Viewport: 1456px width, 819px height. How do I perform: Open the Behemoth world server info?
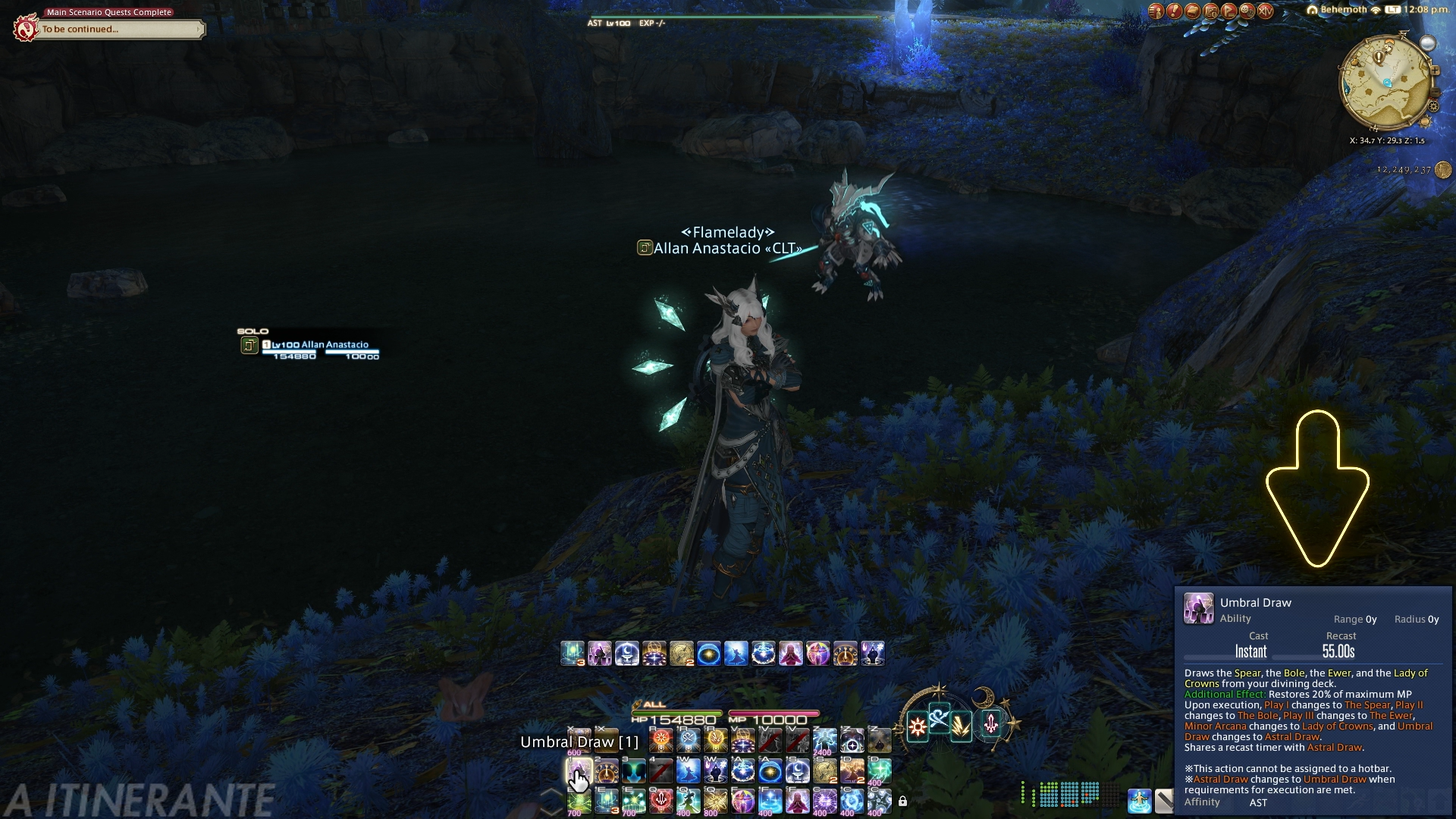pos(1342,10)
